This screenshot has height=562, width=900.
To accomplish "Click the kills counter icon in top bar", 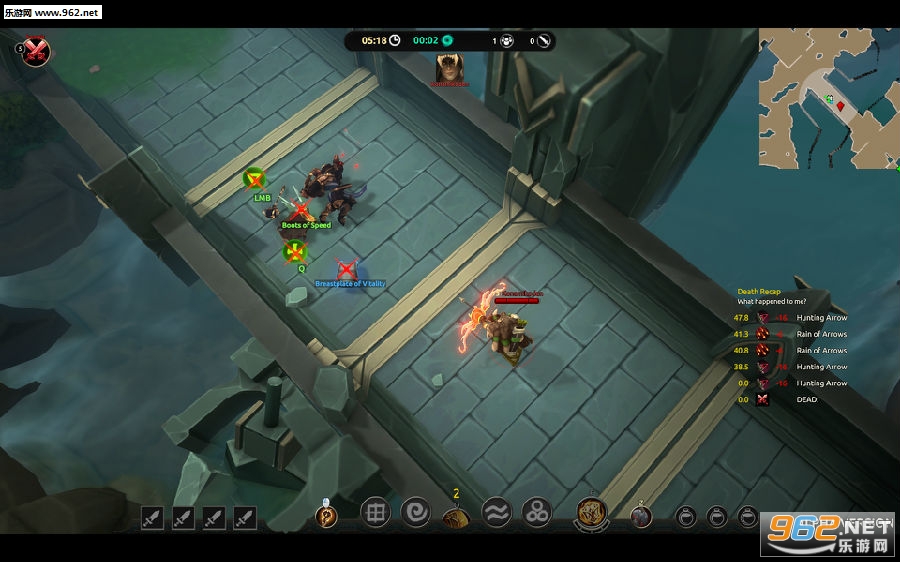I will [x=507, y=41].
